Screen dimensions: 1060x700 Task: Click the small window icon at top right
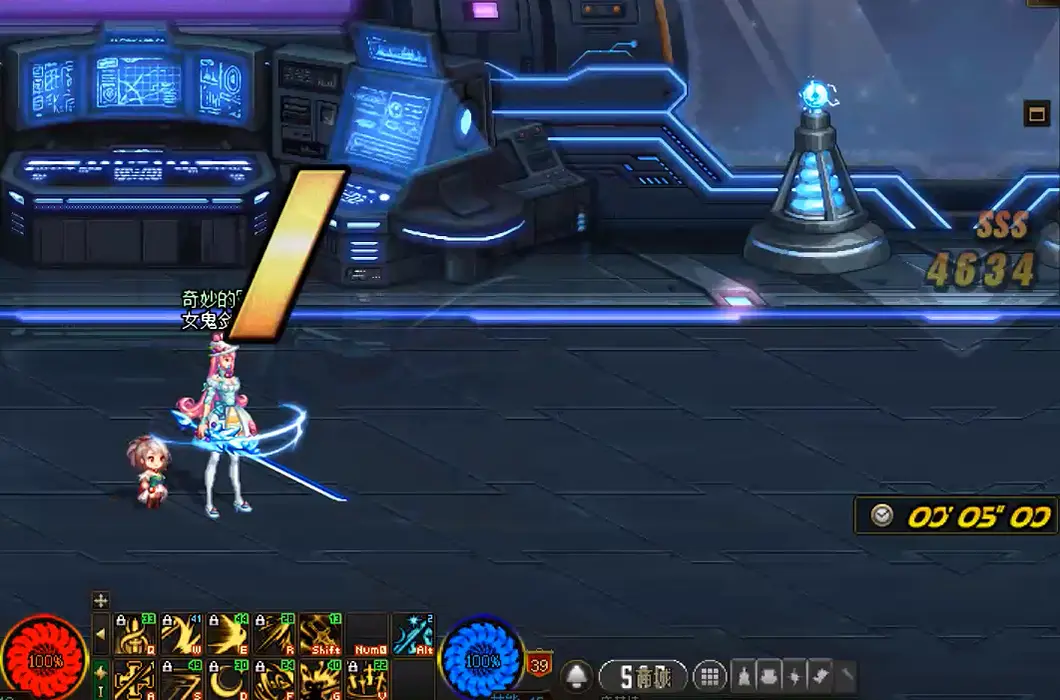pos(1035,113)
